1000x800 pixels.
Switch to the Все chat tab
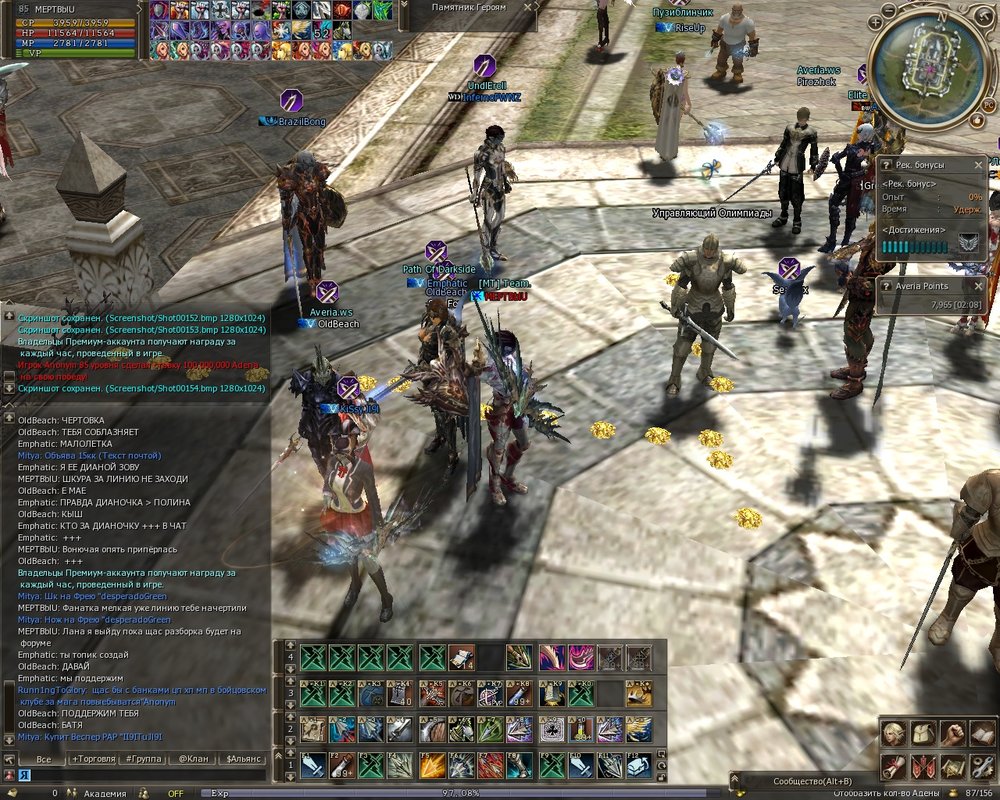click(43, 759)
